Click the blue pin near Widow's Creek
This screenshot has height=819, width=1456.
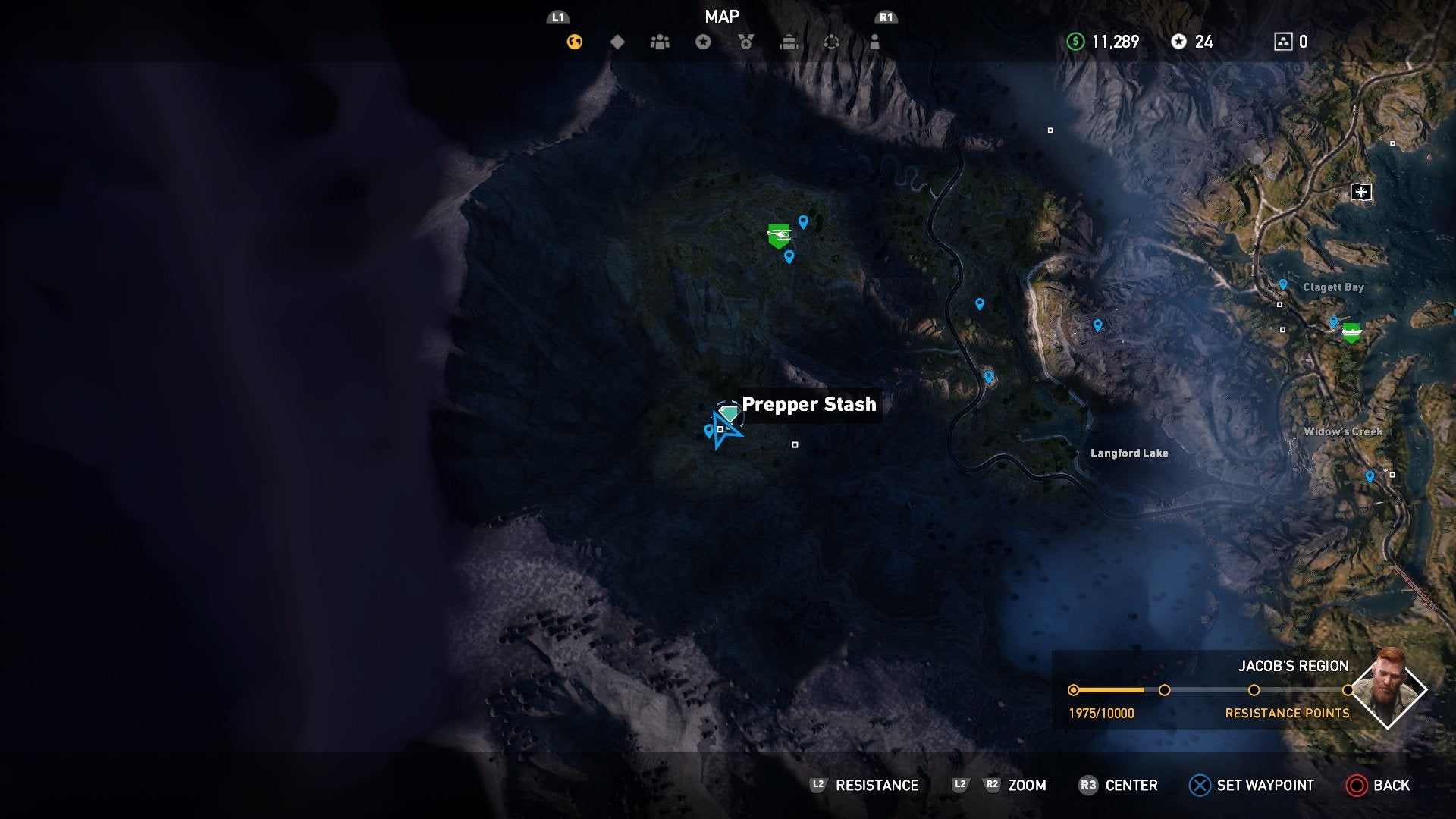[1369, 474]
